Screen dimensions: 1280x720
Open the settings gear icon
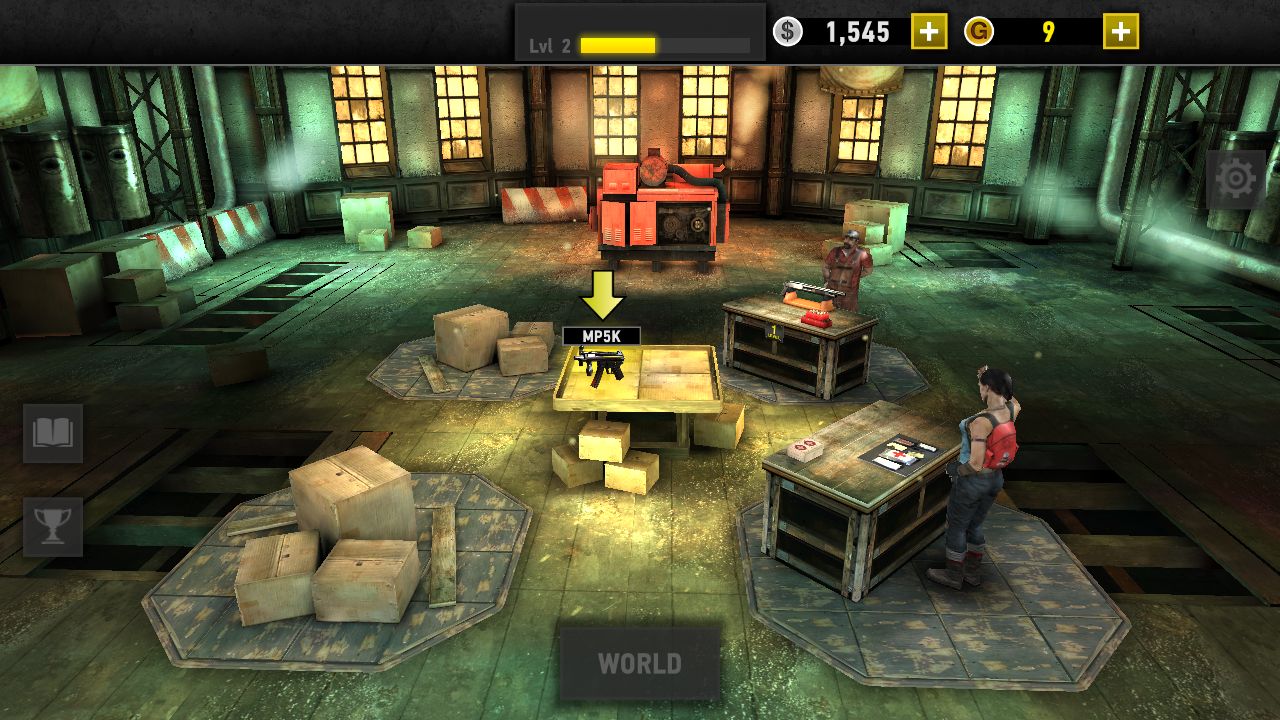1236,179
